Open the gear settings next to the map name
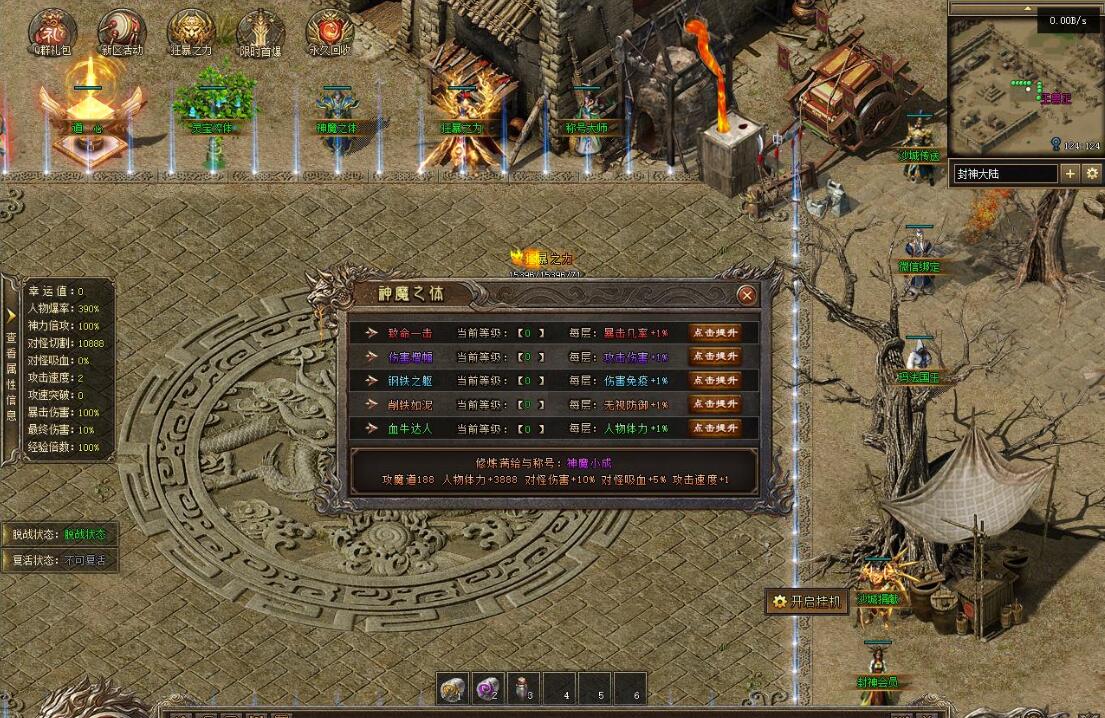1105x718 pixels. point(1092,173)
